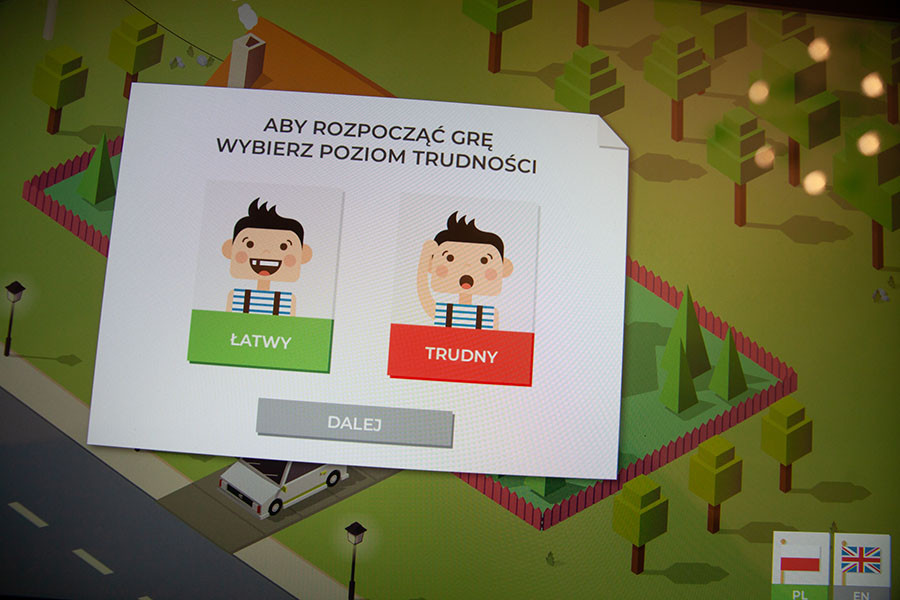Continue with the DALEJ button
Viewport: 900px width, 600px height.
click(x=355, y=422)
